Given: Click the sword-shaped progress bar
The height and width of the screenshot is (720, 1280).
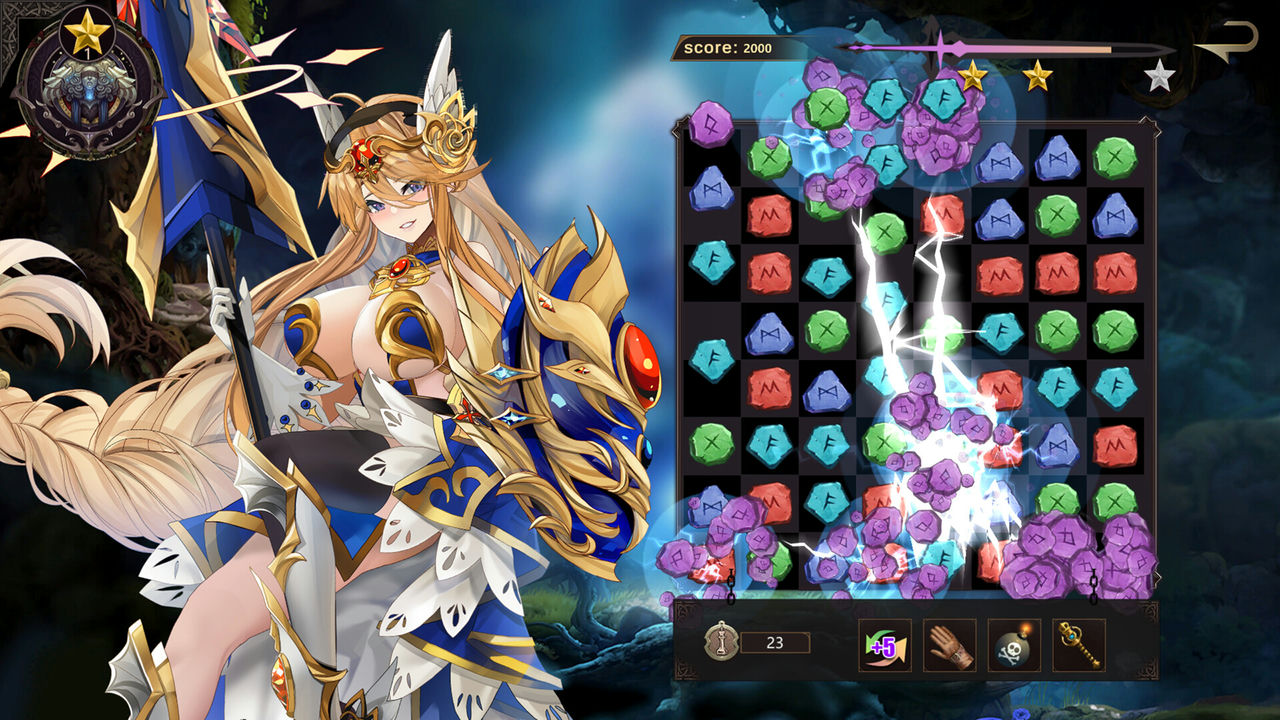Looking at the screenshot, I should pyautogui.click(x=1000, y=46).
